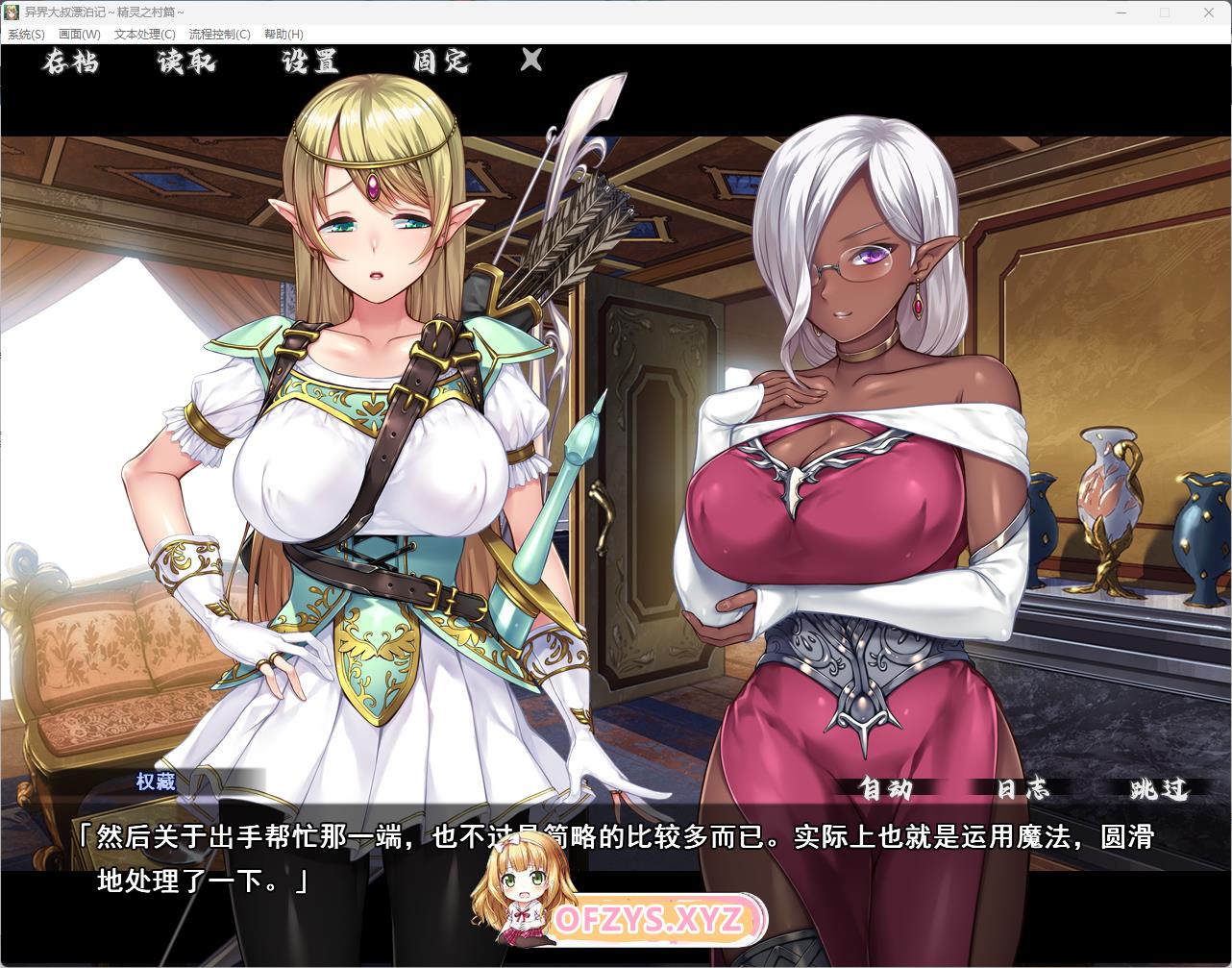Image resolution: width=1232 pixels, height=968 pixels.
Task: Open the 设置 settings screen
Action: point(310,62)
